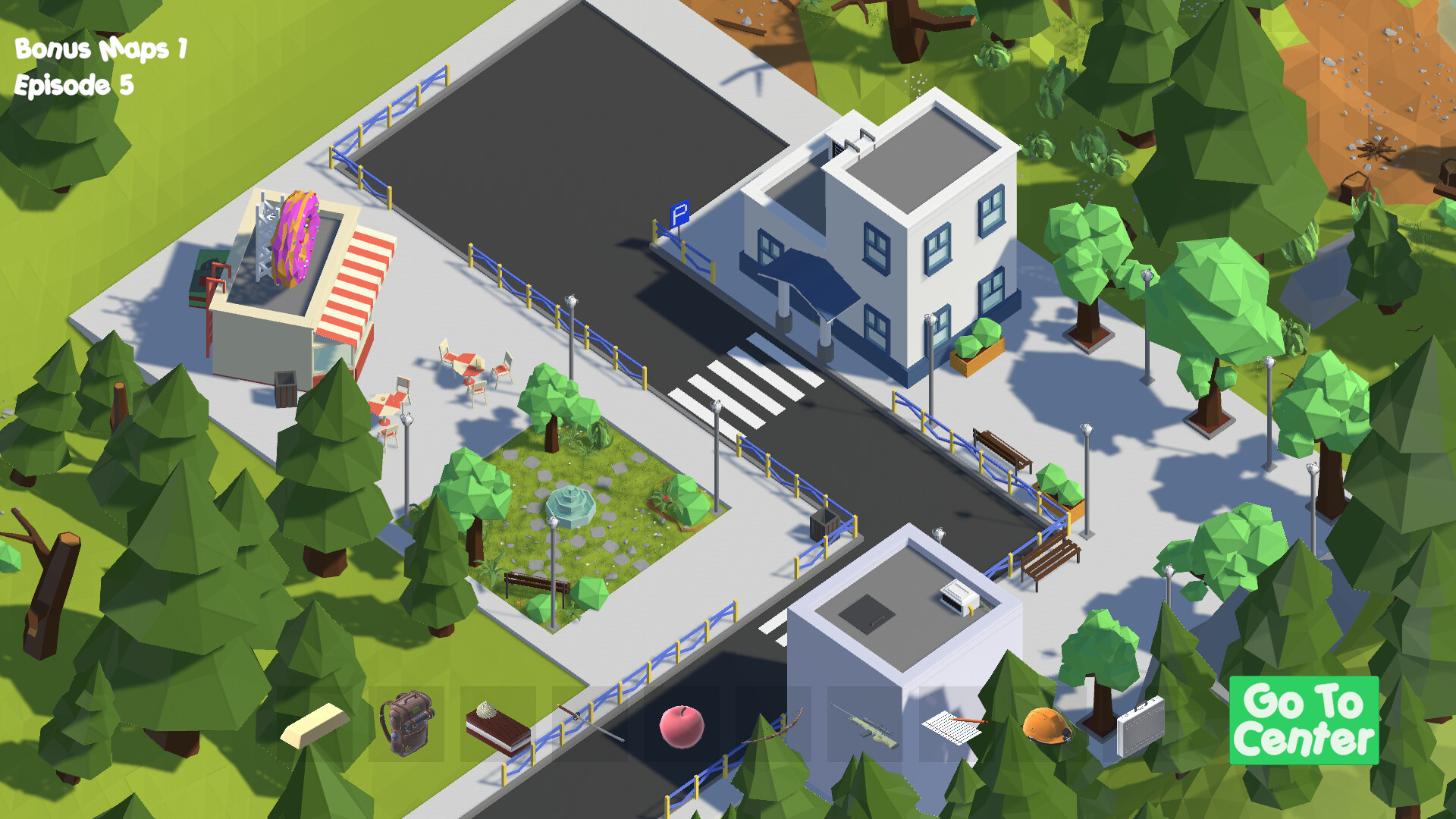Image resolution: width=1456 pixels, height=819 pixels.
Task: Select the sniper rifle icon in the tray
Action: (868, 726)
